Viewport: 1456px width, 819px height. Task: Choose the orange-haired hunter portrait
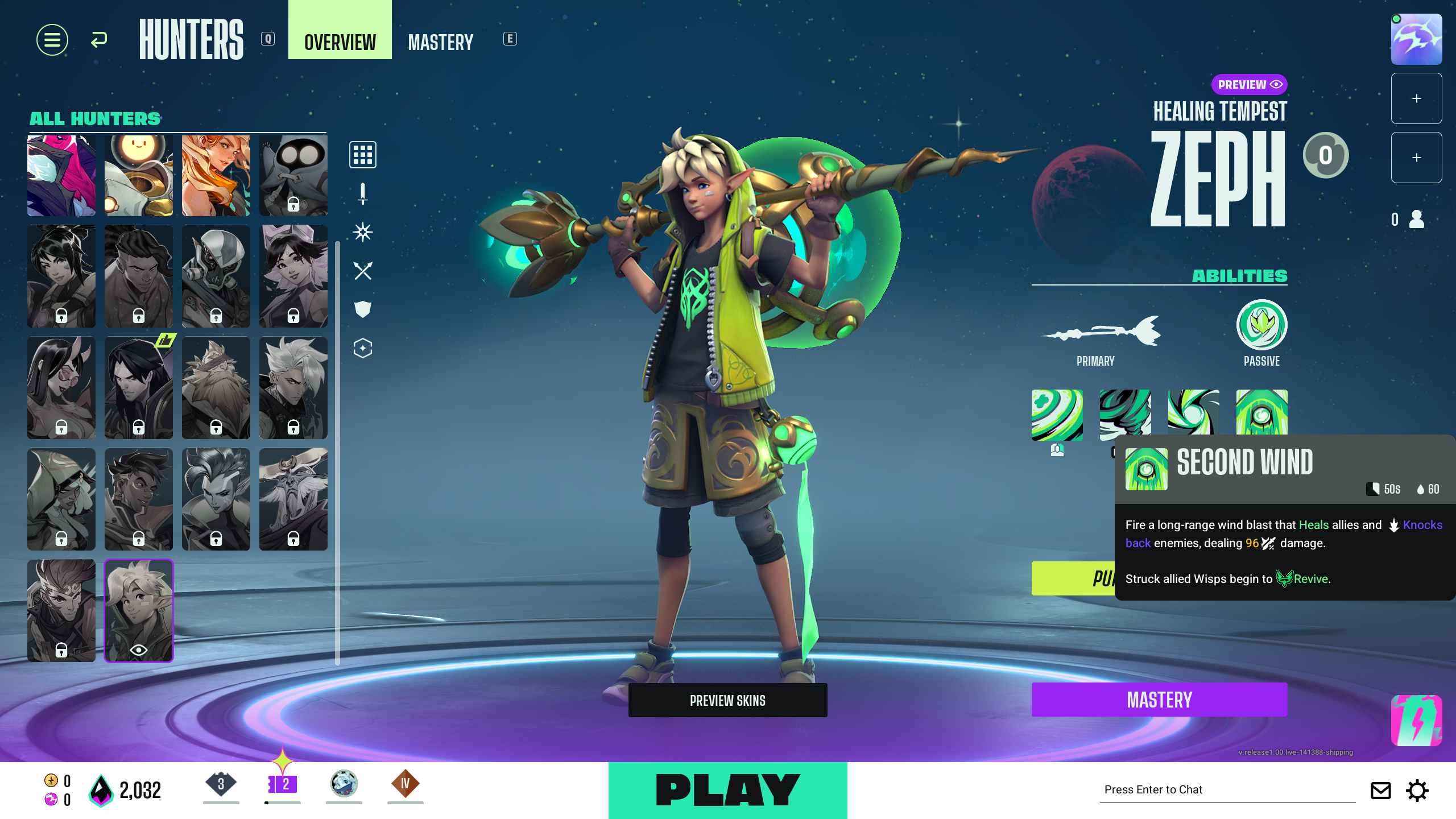click(x=216, y=175)
